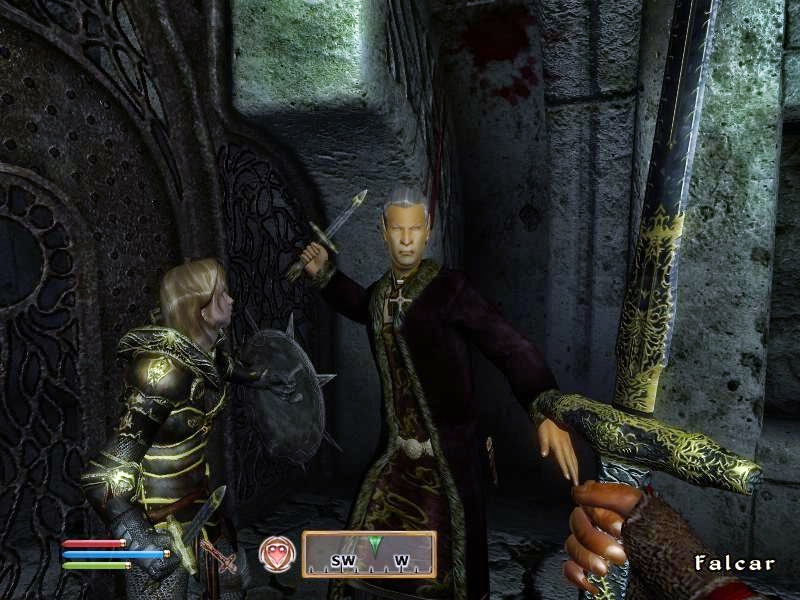Click the compass heading bar
Viewport: 800px width, 600px height.
pyautogui.click(x=369, y=555)
